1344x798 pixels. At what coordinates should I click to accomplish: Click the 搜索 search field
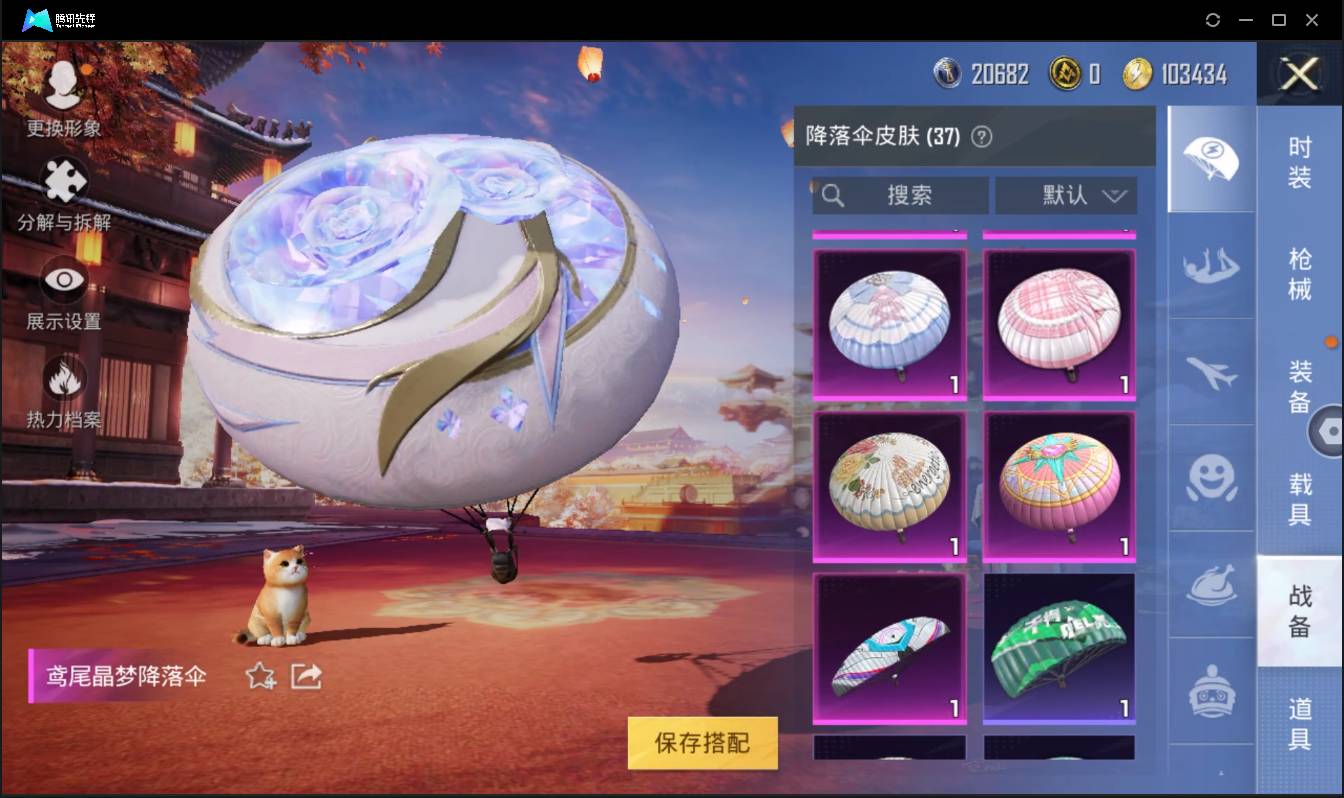click(900, 196)
